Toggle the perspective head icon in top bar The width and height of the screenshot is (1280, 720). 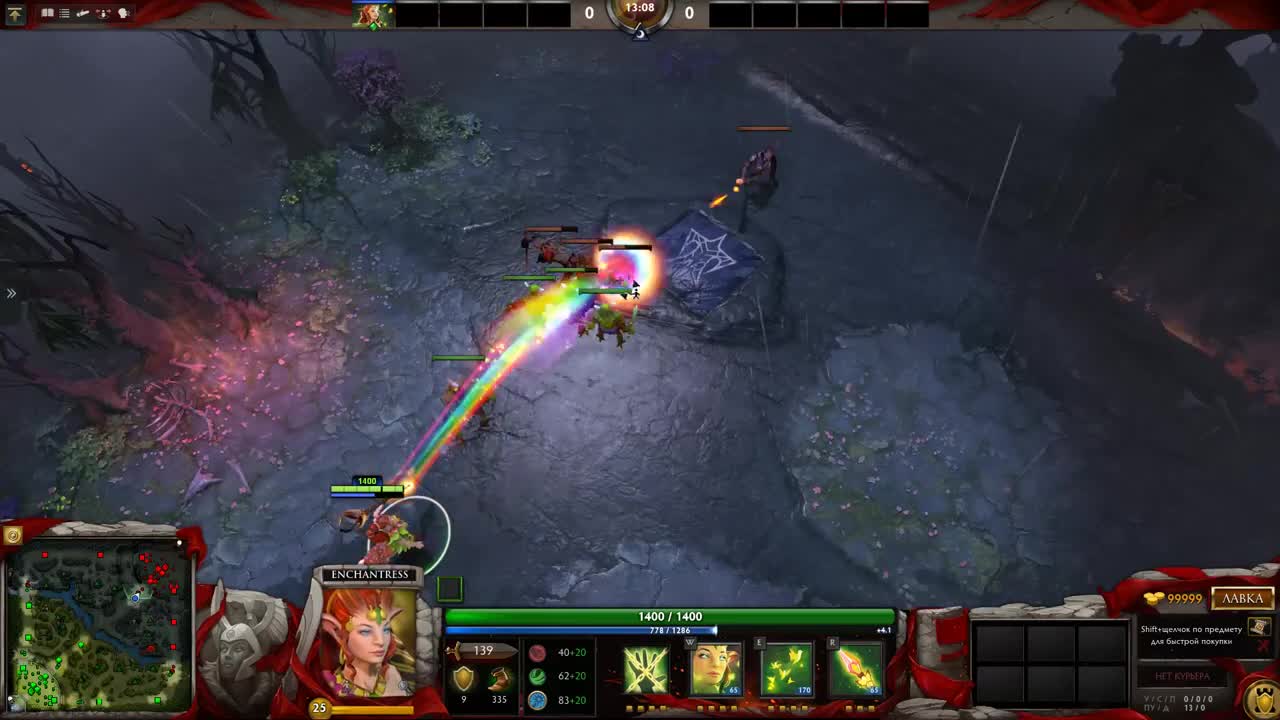tap(123, 14)
